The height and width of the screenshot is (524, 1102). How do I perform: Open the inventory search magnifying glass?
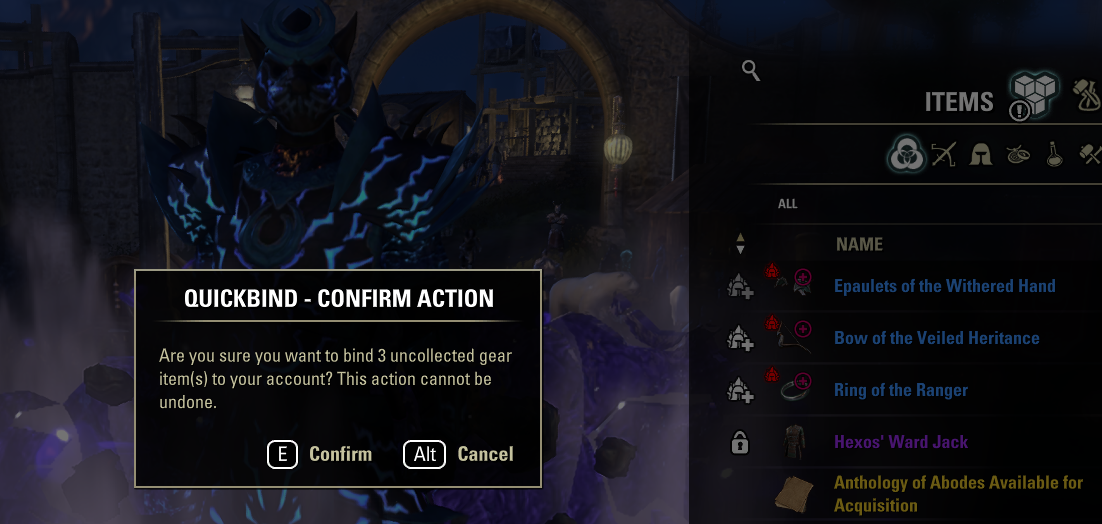(x=751, y=70)
